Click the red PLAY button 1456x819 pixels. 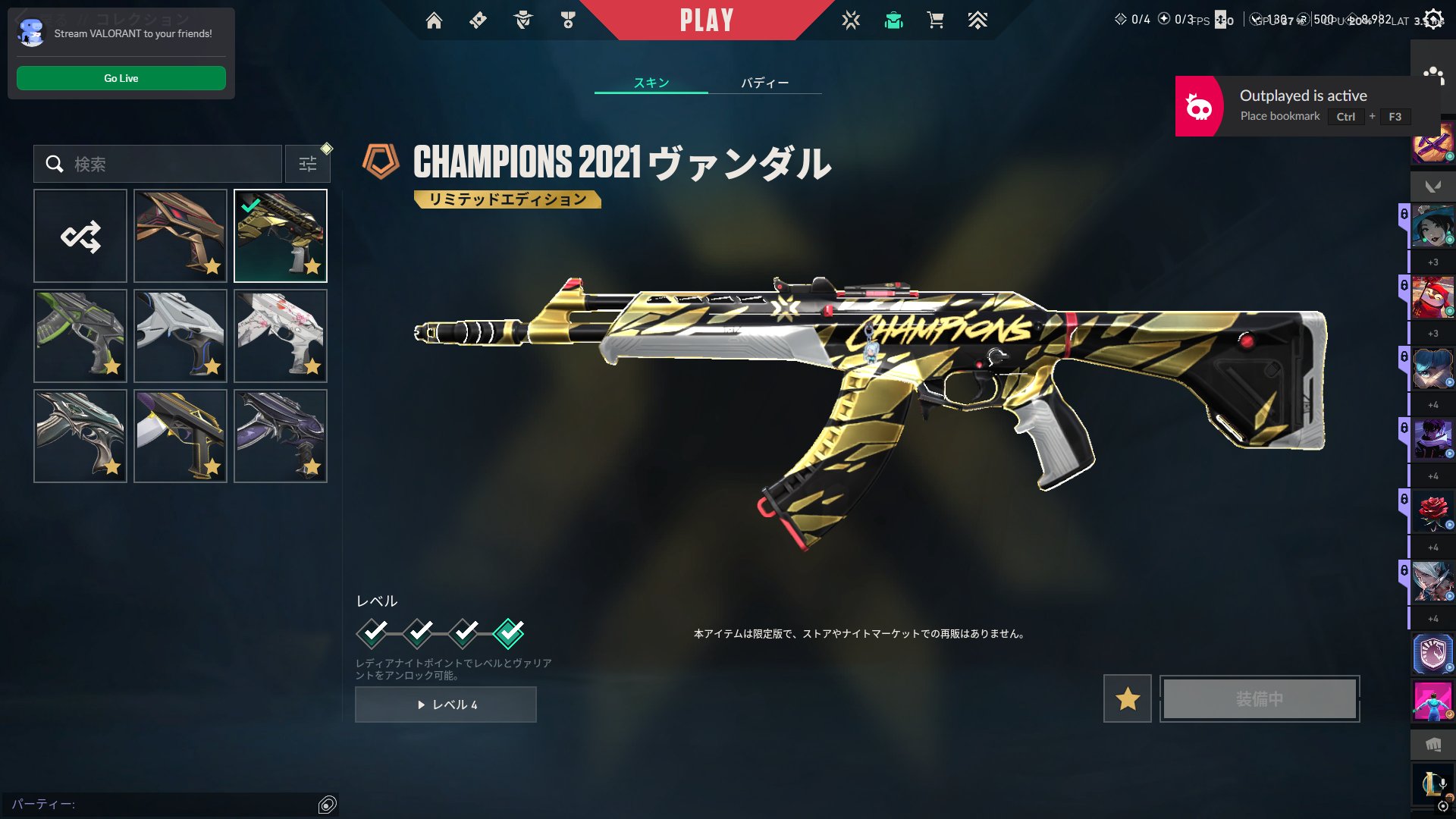pos(706,20)
